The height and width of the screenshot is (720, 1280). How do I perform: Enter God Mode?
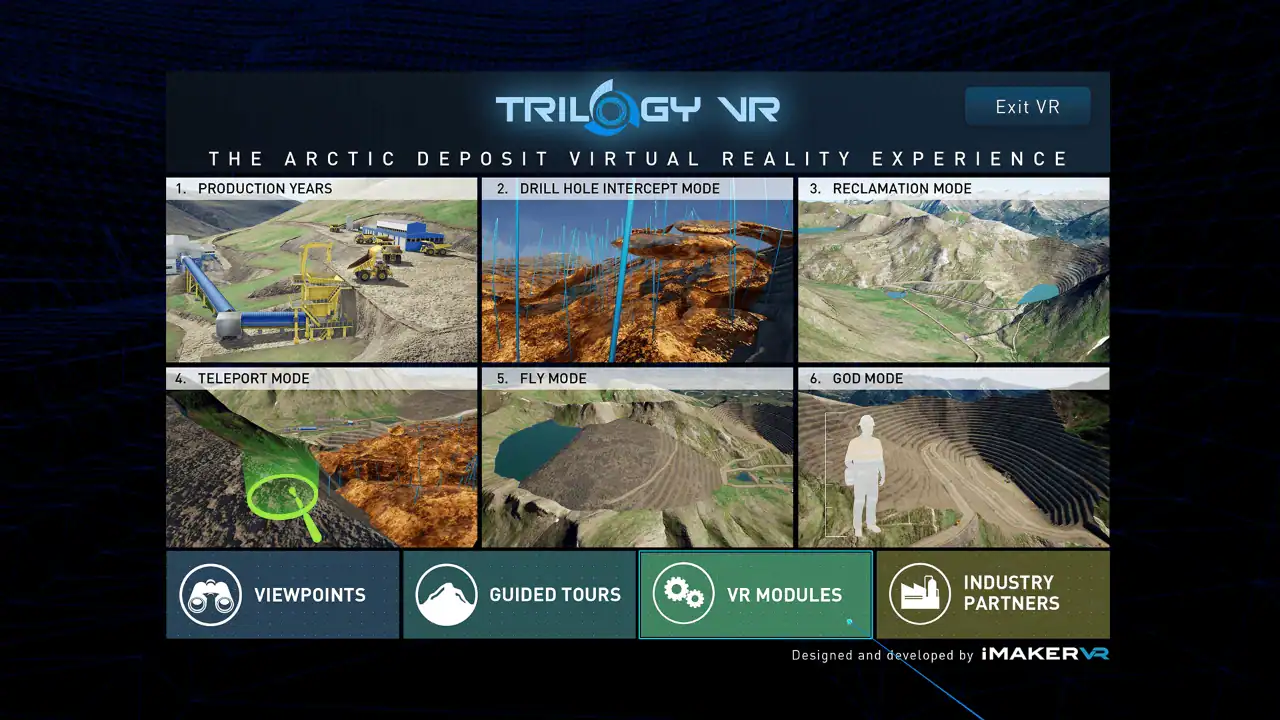pyautogui.click(x=953, y=462)
